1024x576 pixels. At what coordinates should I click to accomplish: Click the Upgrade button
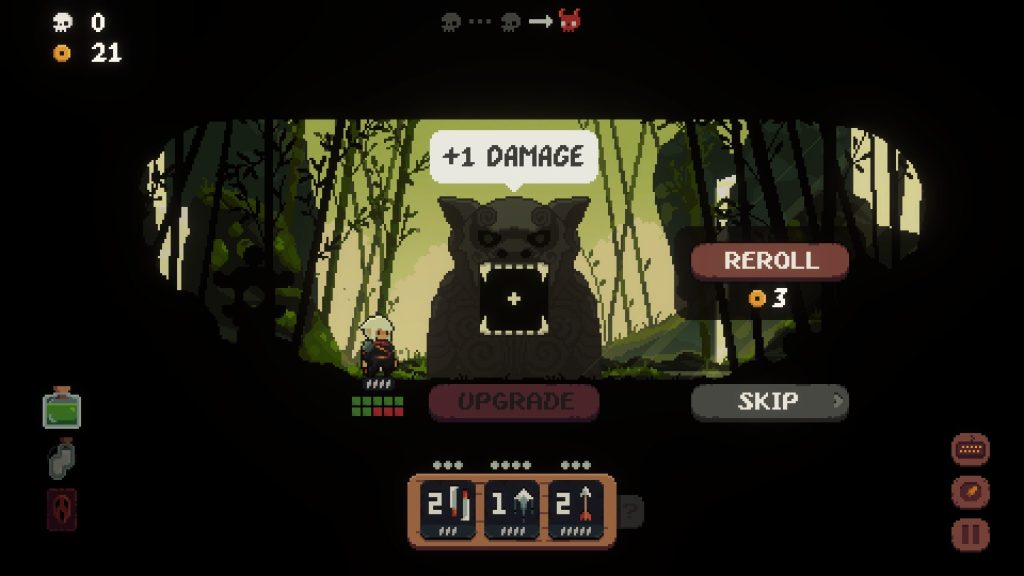point(514,402)
